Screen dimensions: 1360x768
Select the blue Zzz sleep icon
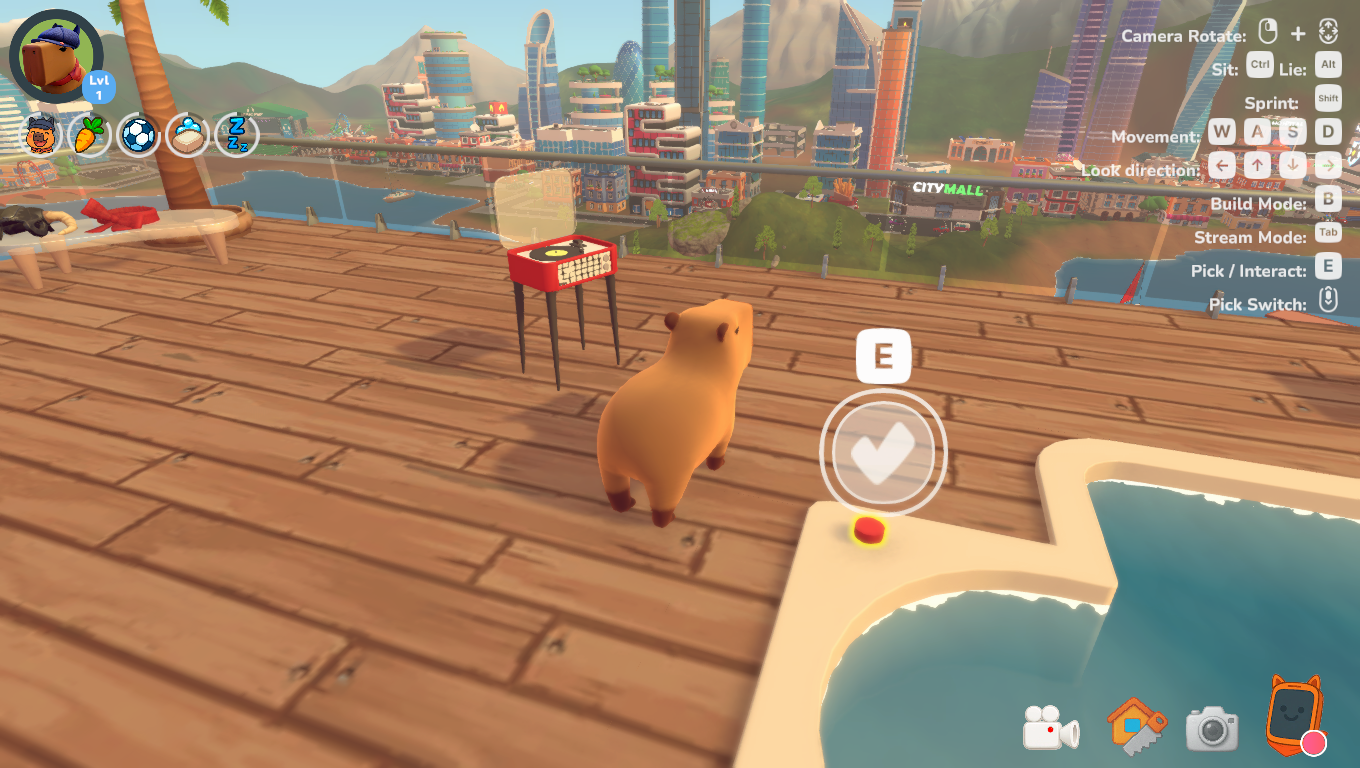[237, 135]
